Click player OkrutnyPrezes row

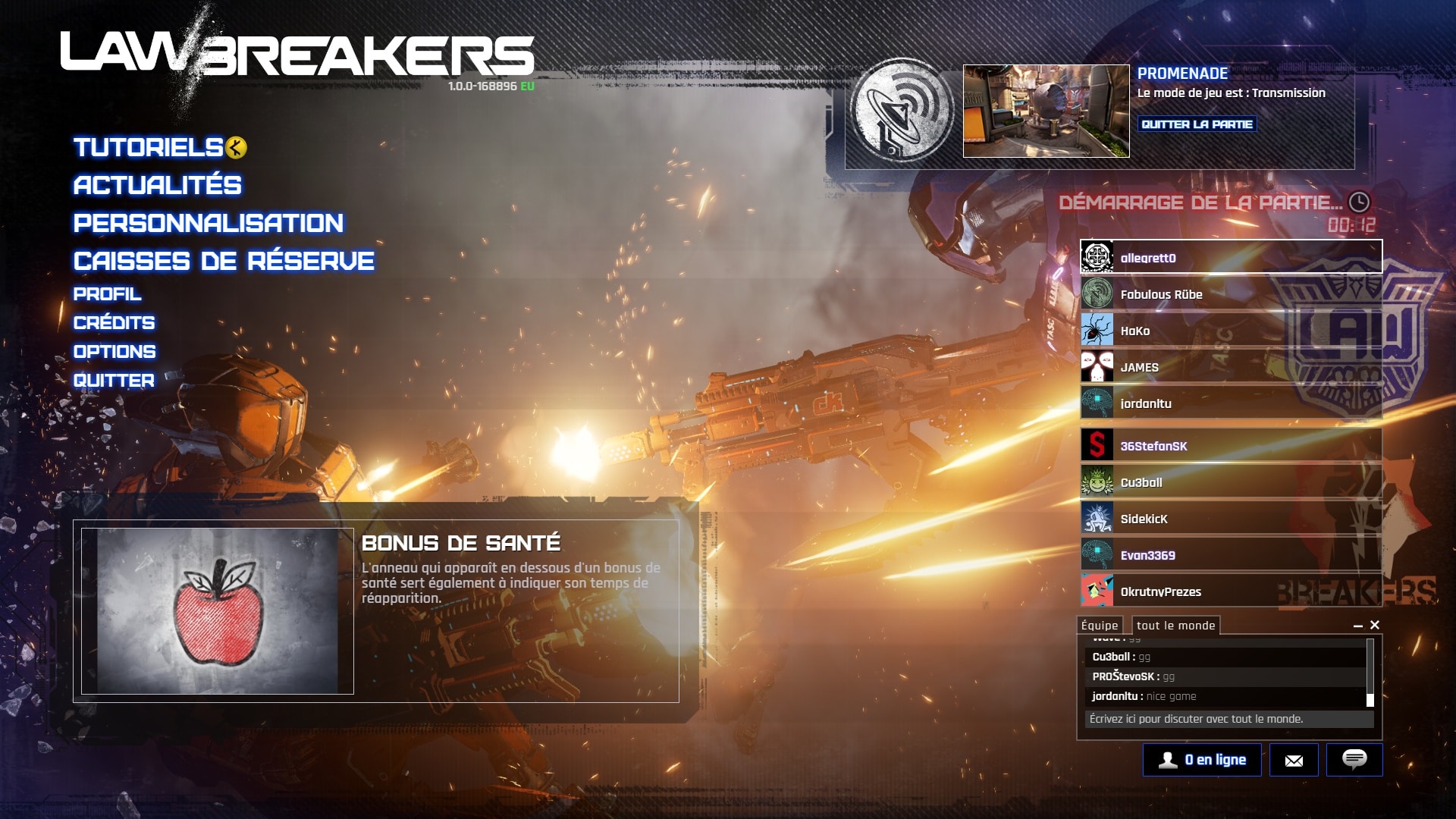[1230, 591]
